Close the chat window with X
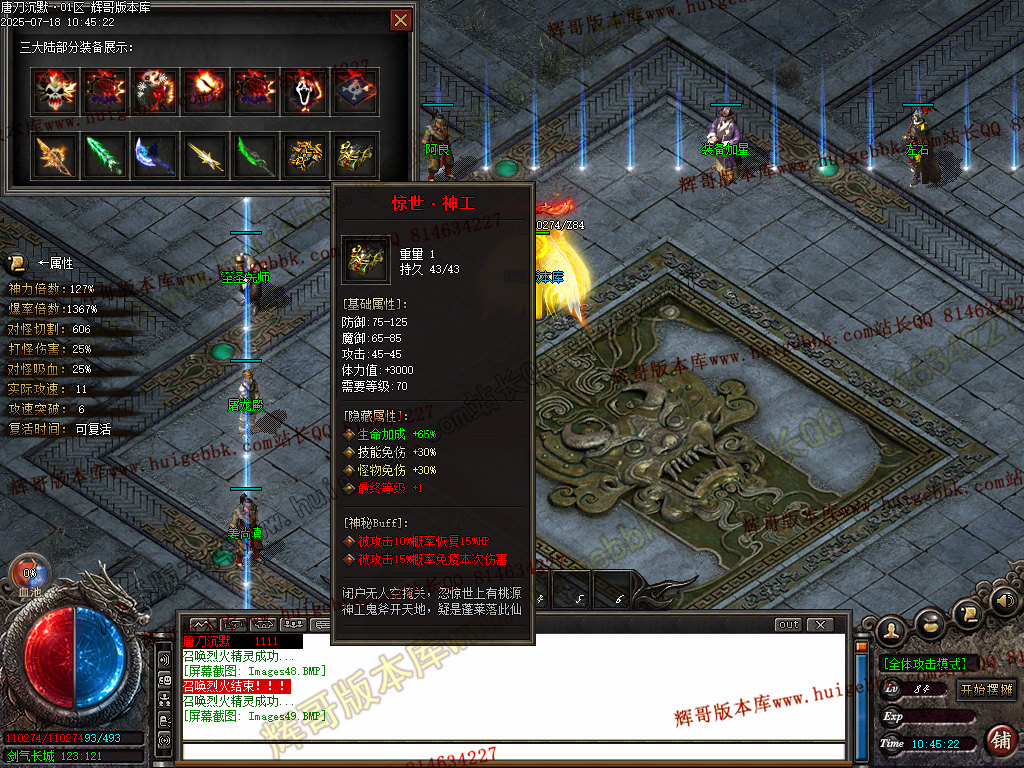Image resolution: width=1024 pixels, height=768 pixels. coord(820,625)
